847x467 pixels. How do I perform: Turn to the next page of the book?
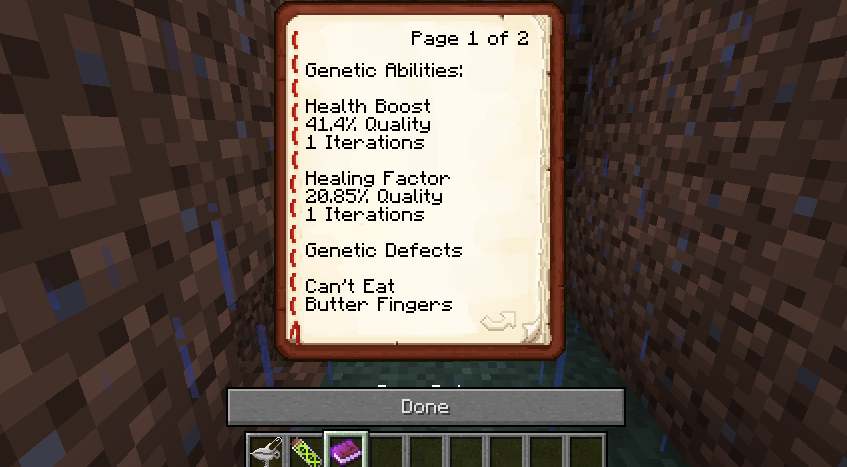tap(497, 321)
